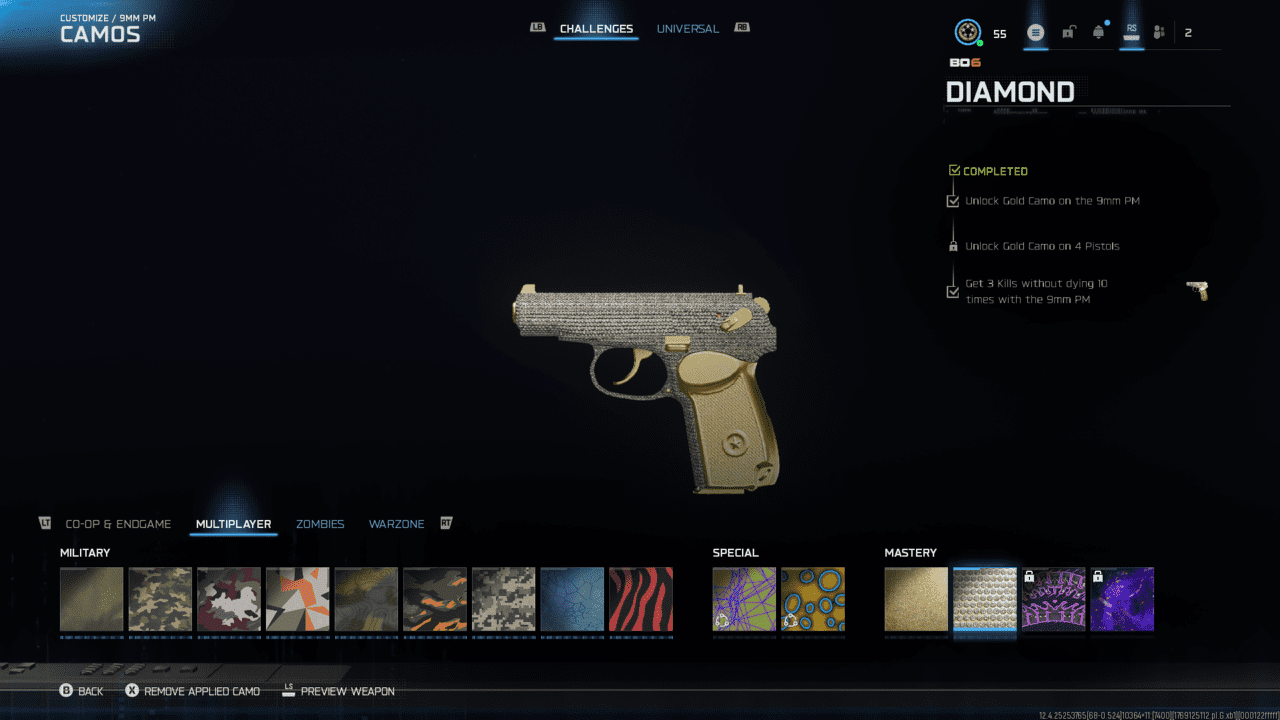Image resolution: width=1280 pixels, height=720 pixels.
Task: Open the notifications bell icon
Action: click(1099, 33)
